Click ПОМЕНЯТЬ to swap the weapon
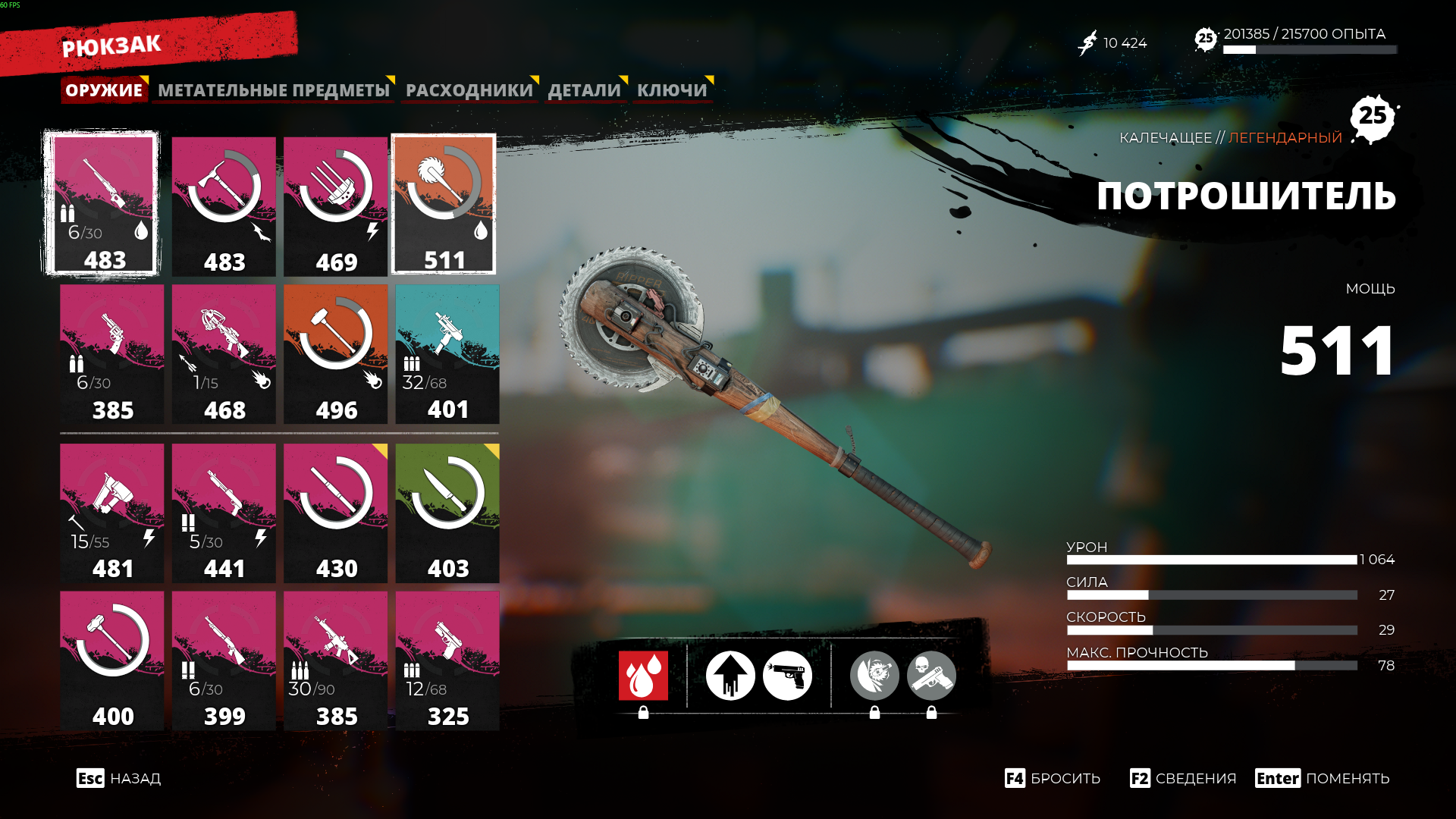Viewport: 1456px width, 819px height. coord(1323,779)
